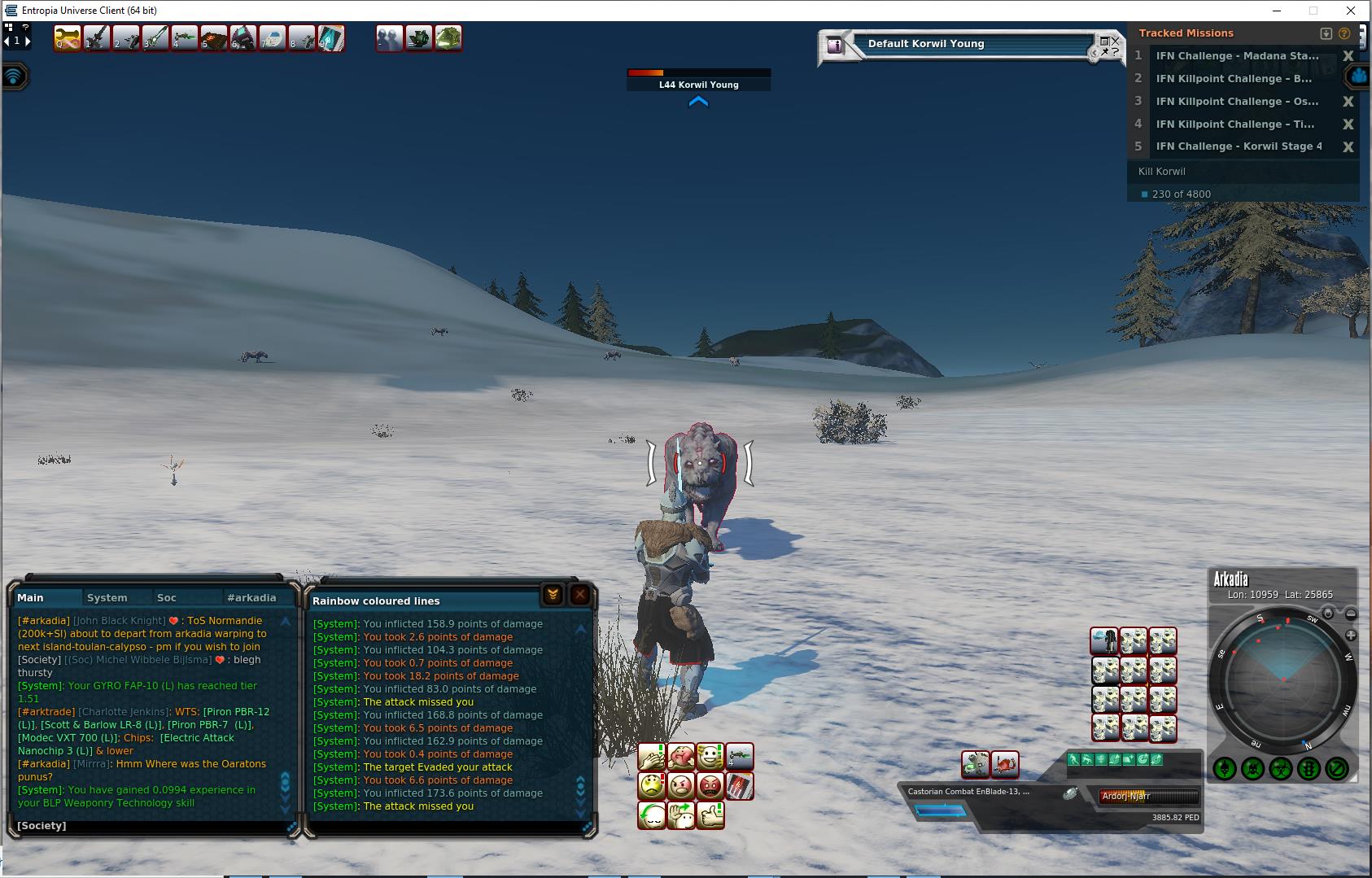Use the clapping hands emote

click(651, 757)
